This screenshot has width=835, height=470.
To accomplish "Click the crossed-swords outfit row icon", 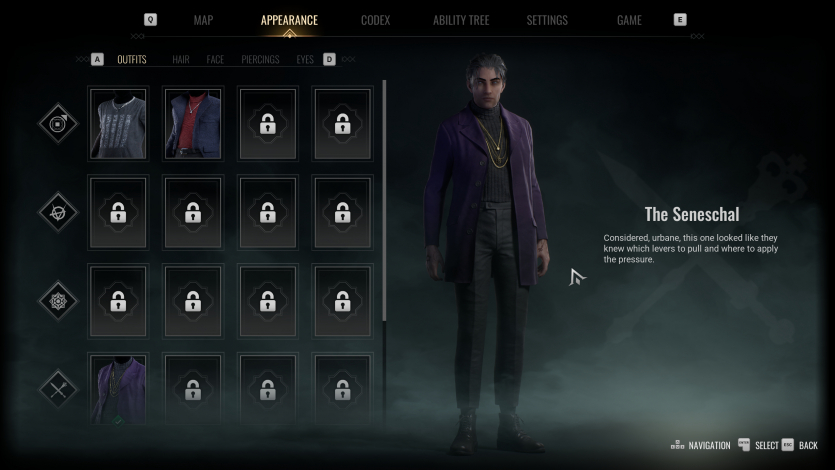I will (58, 388).
